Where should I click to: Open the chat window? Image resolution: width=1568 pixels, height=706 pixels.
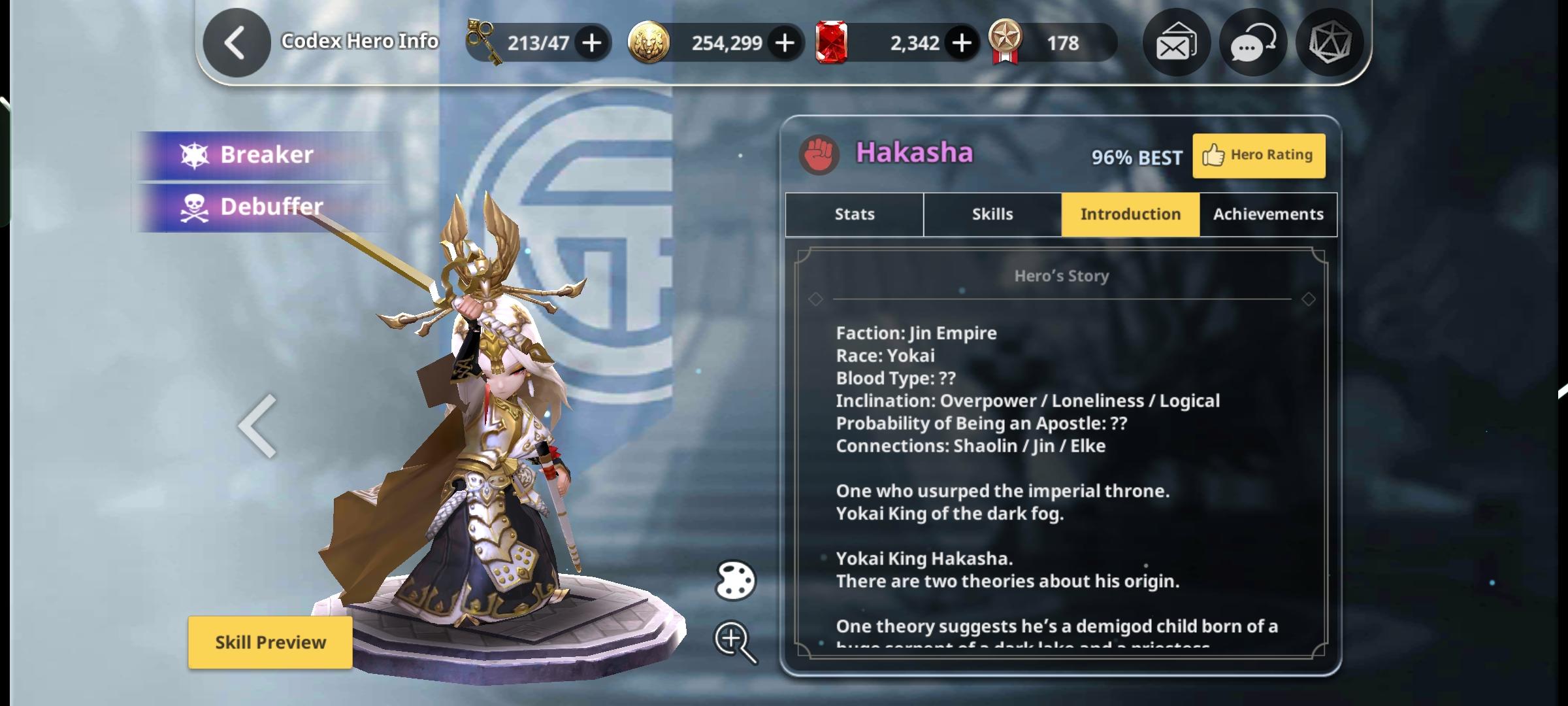click(x=1252, y=43)
